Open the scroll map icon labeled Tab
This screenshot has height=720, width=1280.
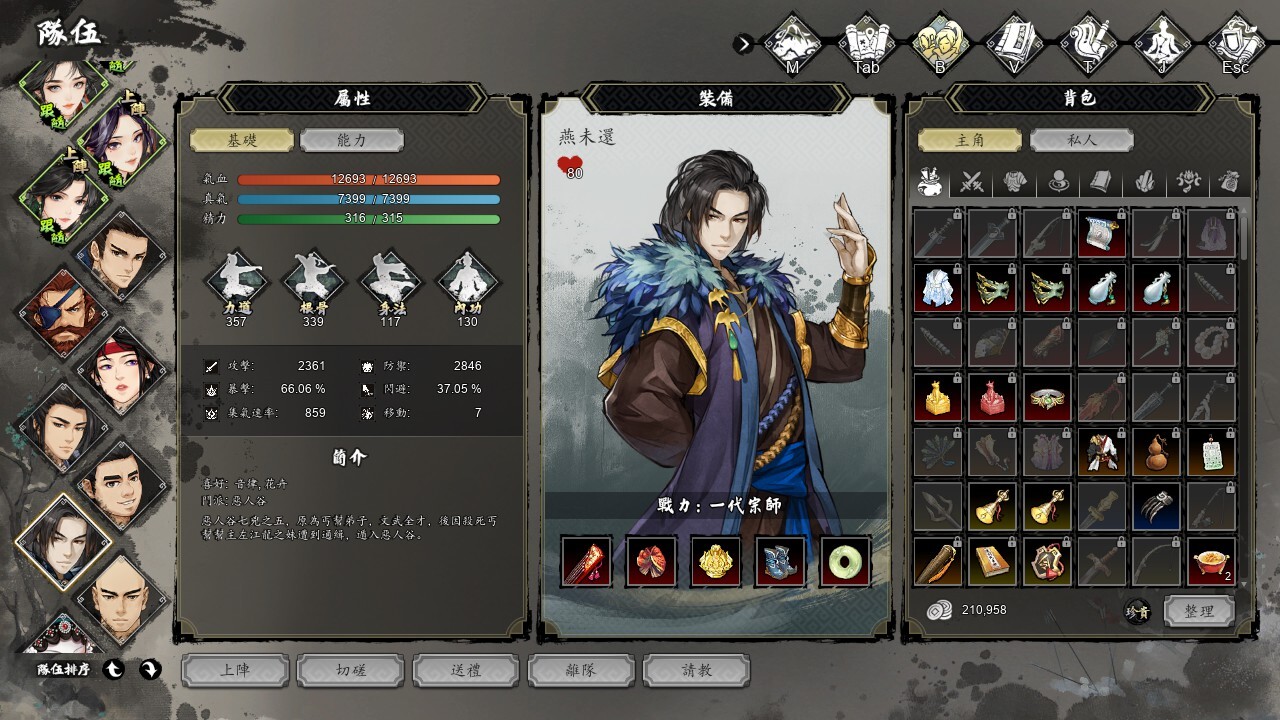click(867, 42)
